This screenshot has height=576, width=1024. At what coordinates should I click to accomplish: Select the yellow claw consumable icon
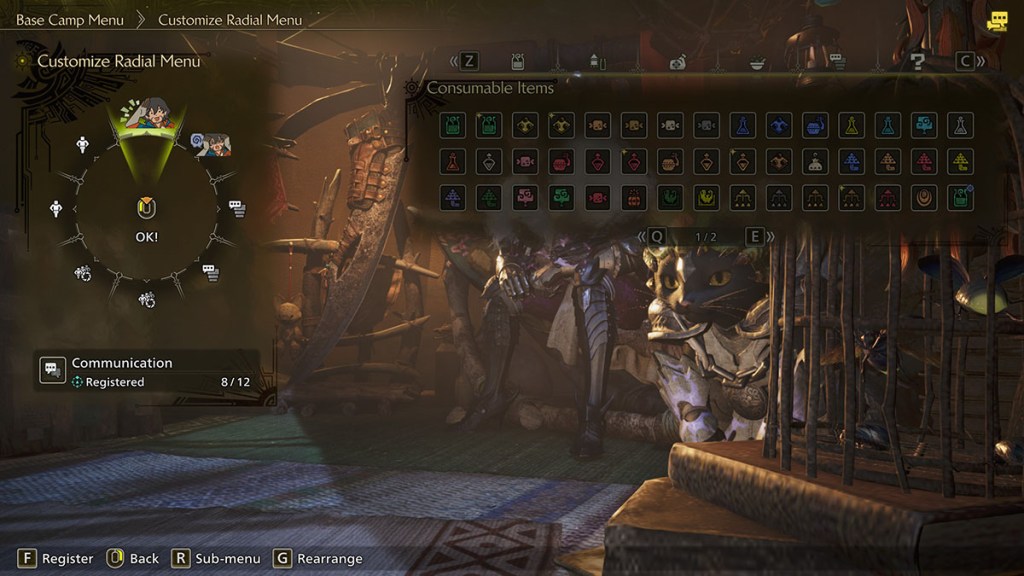tap(706, 197)
